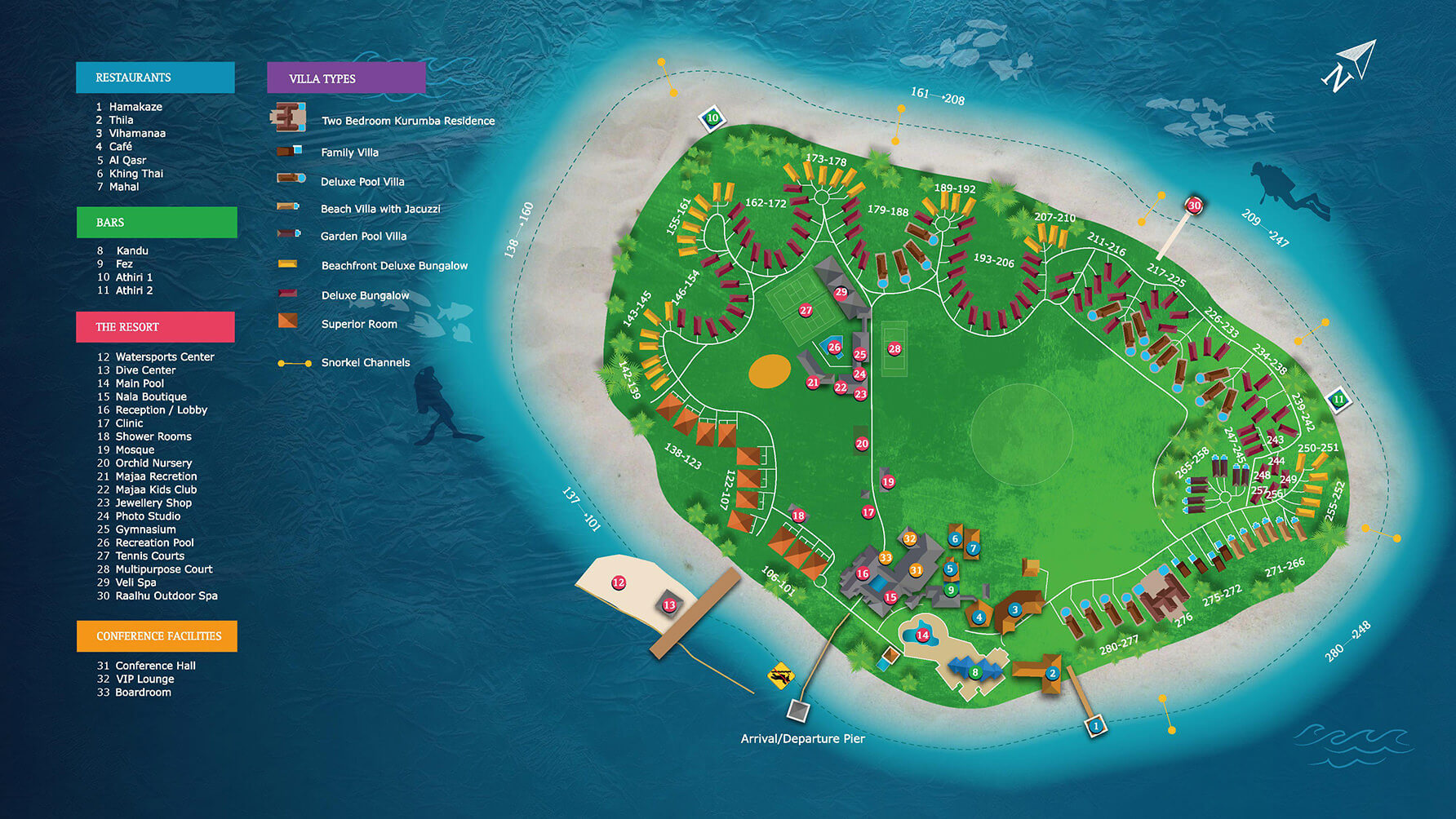Click Tennis Courts marker 27
Viewport: 1456px width, 819px height.
click(x=806, y=310)
